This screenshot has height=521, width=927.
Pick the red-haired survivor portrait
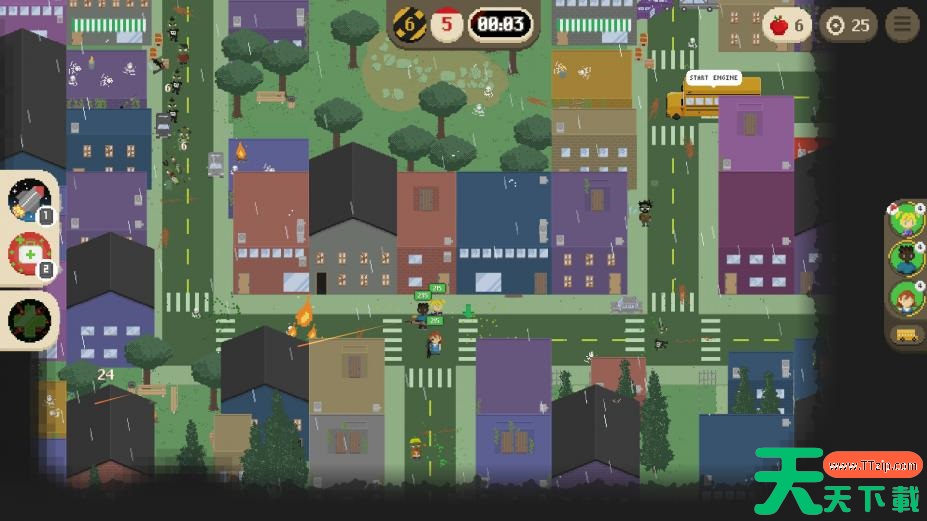click(906, 297)
